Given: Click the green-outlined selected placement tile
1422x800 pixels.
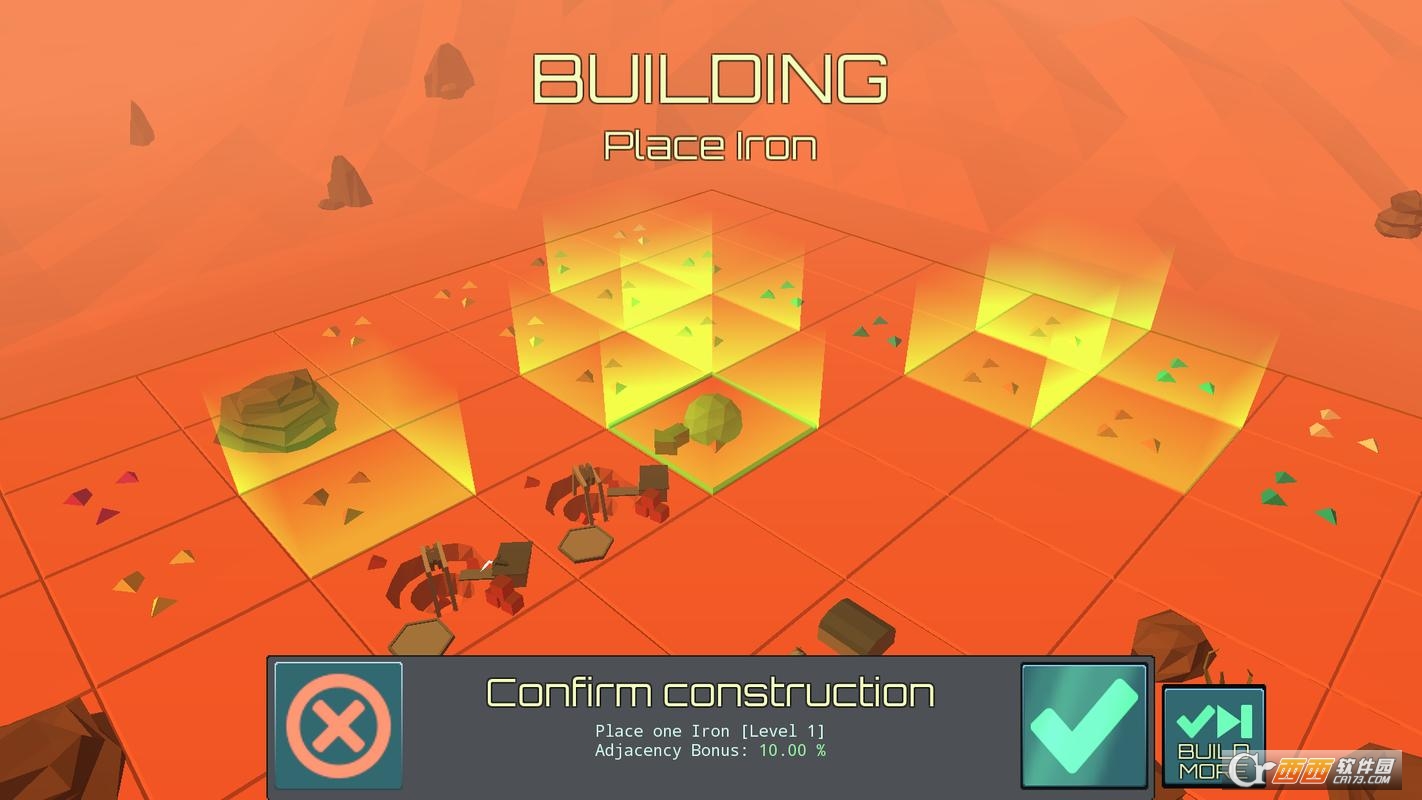Looking at the screenshot, I should click(710, 435).
